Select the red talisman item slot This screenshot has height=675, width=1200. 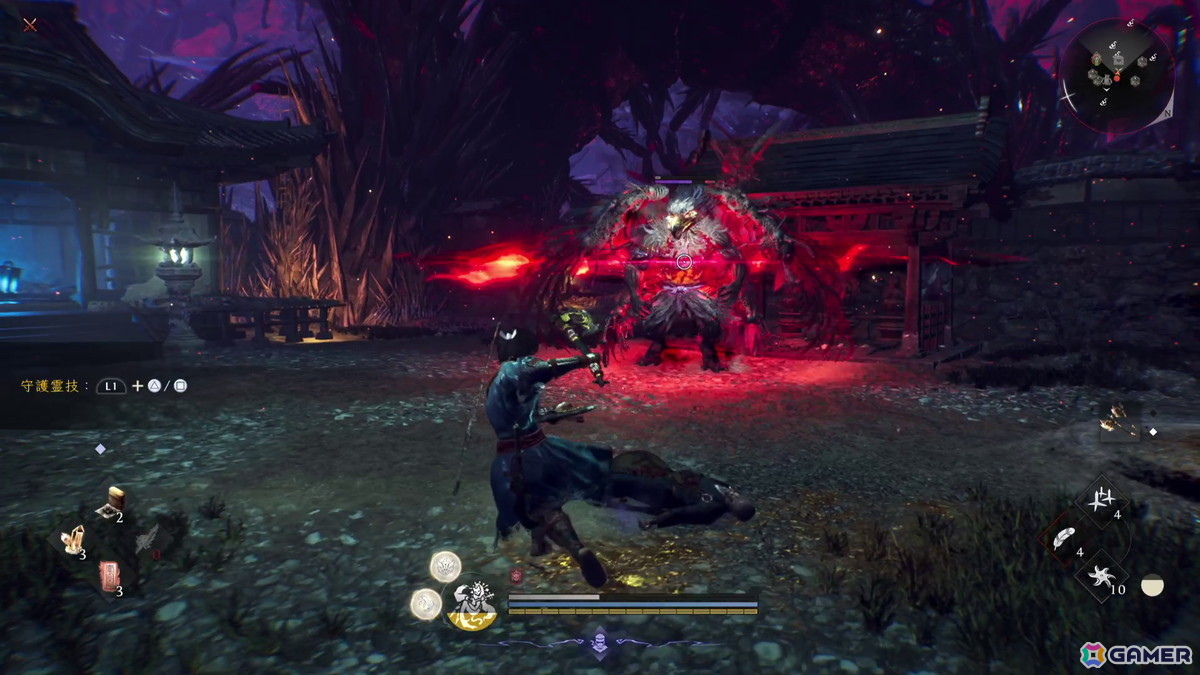(109, 577)
